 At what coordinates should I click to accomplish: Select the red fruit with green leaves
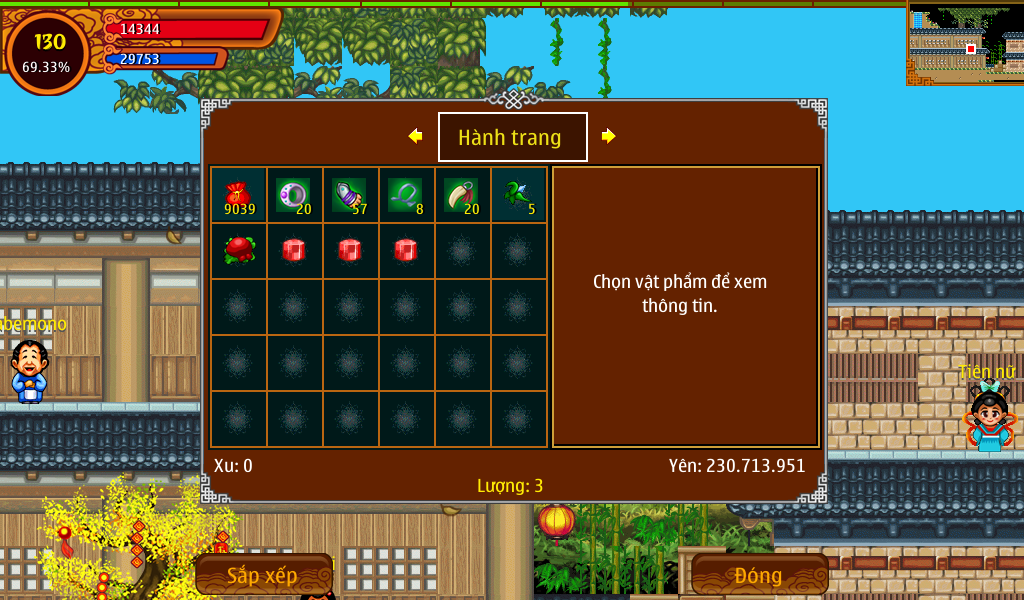pyautogui.click(x=238, y=251)
